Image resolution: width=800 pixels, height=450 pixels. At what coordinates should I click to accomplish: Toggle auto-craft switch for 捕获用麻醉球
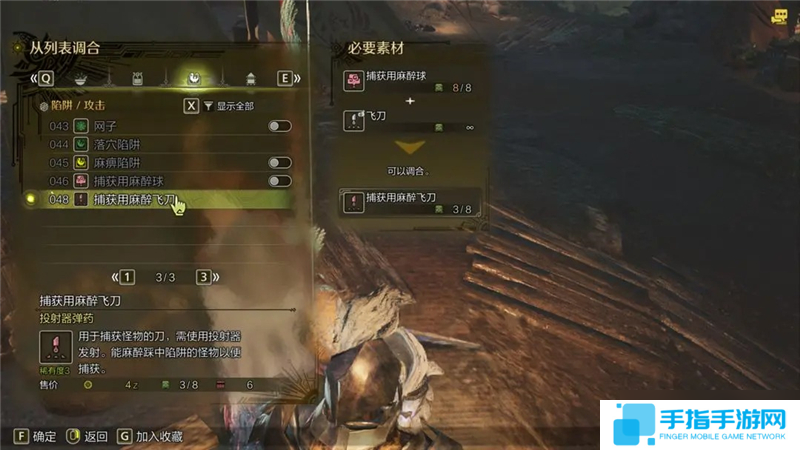click(279, 181)
